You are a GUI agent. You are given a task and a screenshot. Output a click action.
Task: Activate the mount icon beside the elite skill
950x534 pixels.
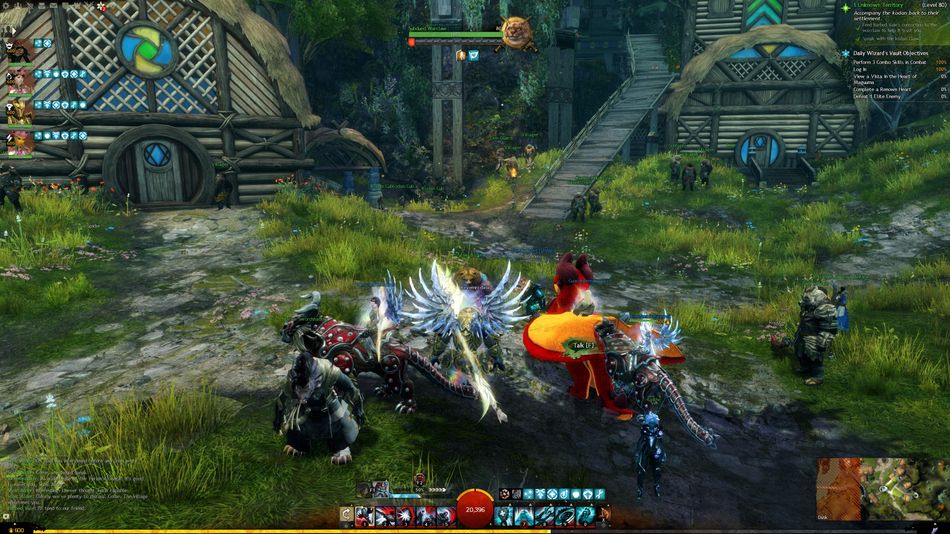coord(605,516)
